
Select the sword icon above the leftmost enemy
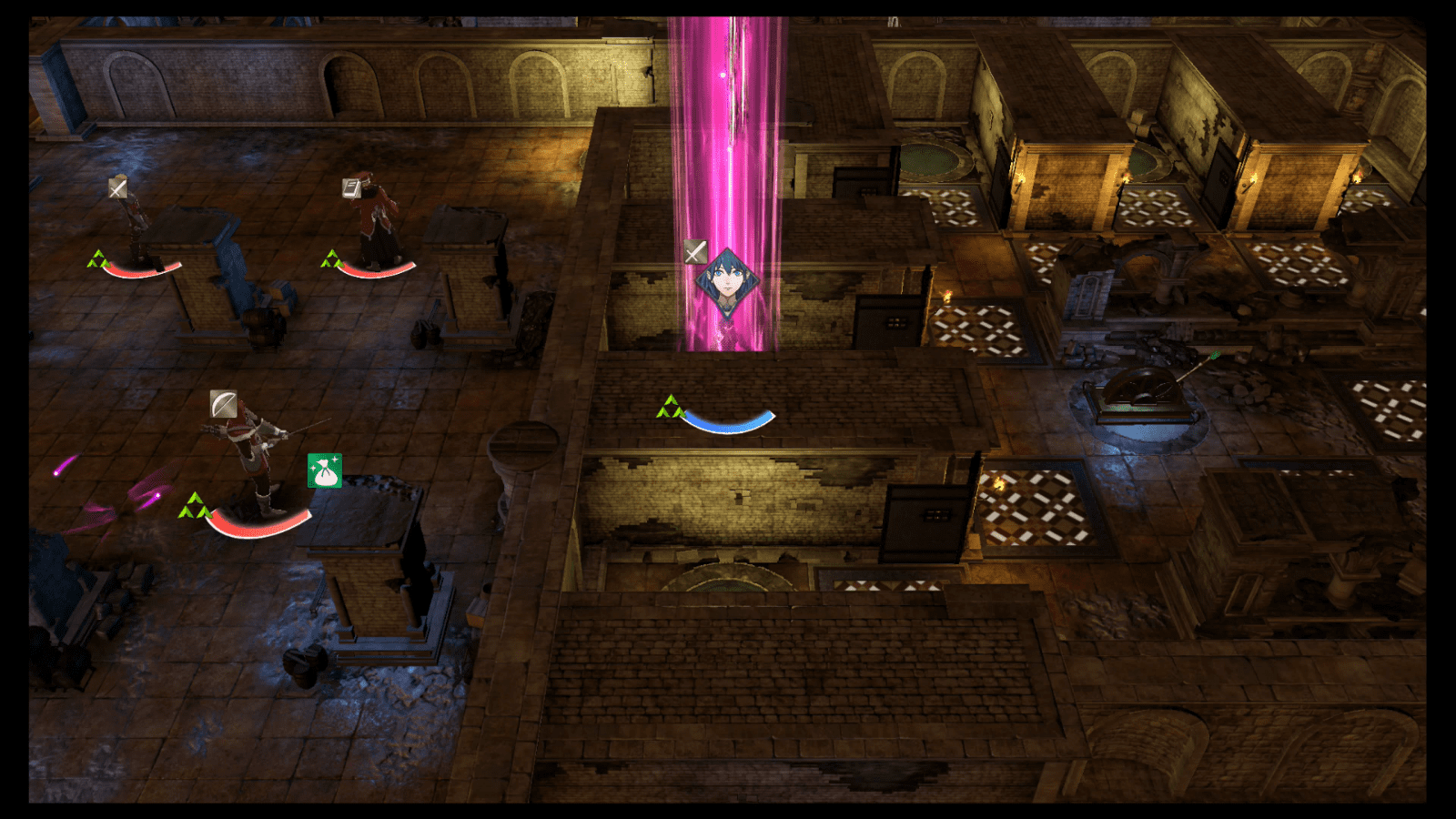(x=116, y=188)
